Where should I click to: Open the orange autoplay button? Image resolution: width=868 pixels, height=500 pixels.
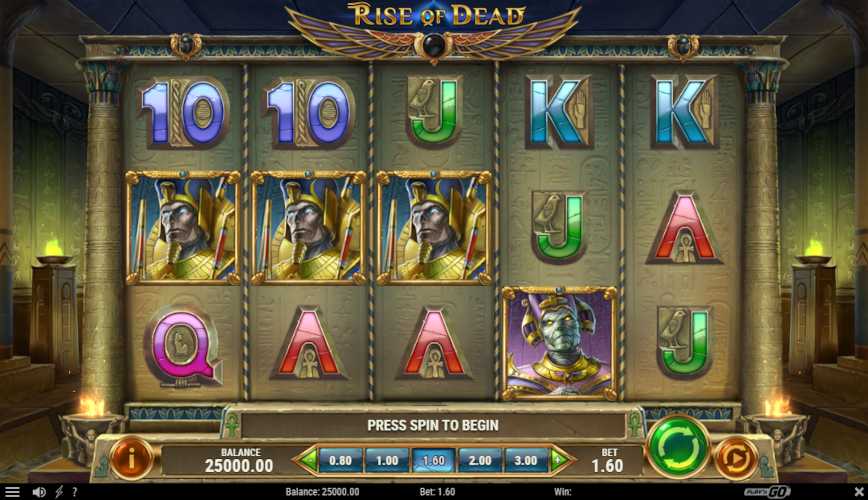click(735, 457)
